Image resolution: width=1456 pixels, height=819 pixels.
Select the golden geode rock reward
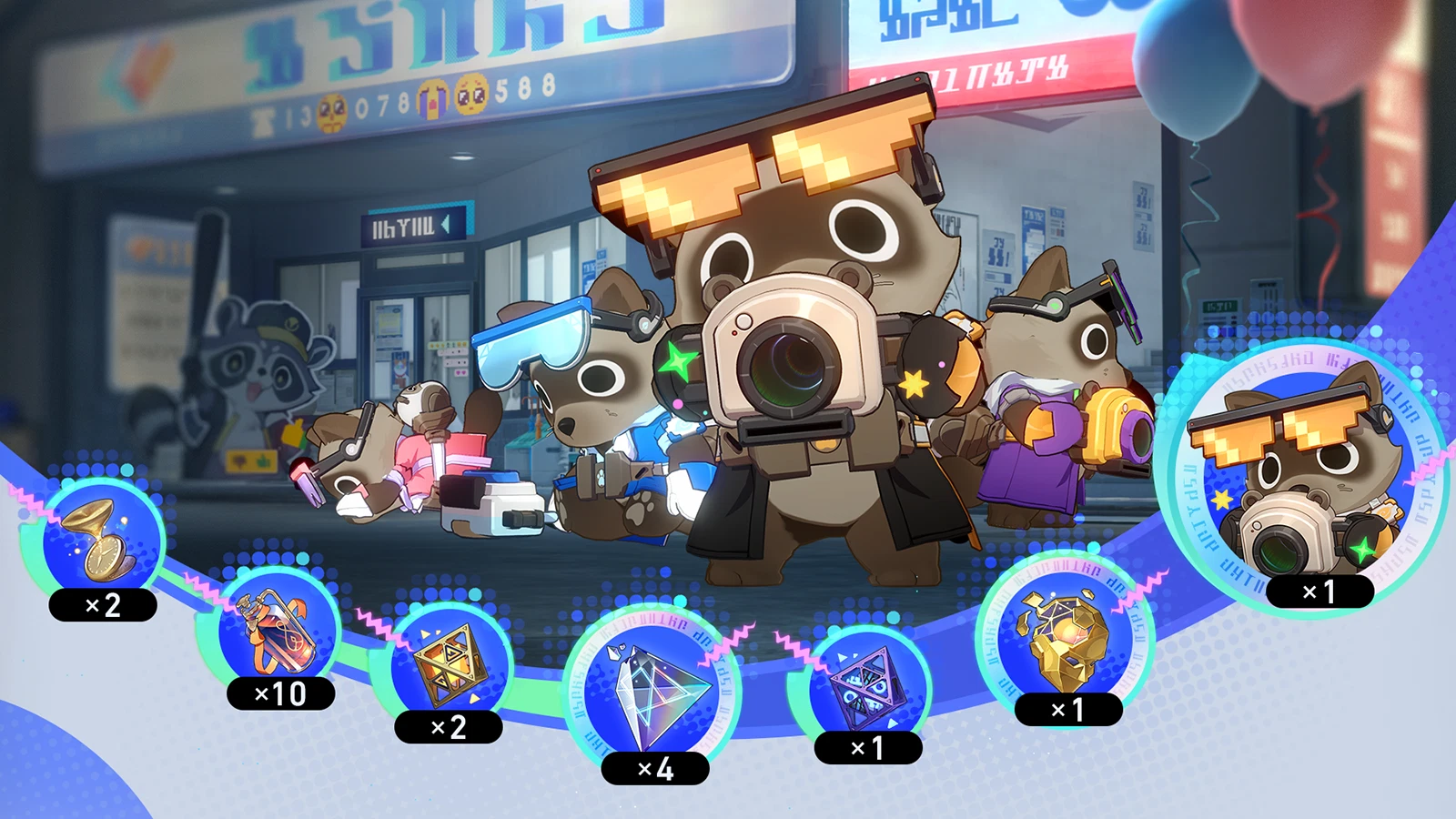click(1065, 641)
